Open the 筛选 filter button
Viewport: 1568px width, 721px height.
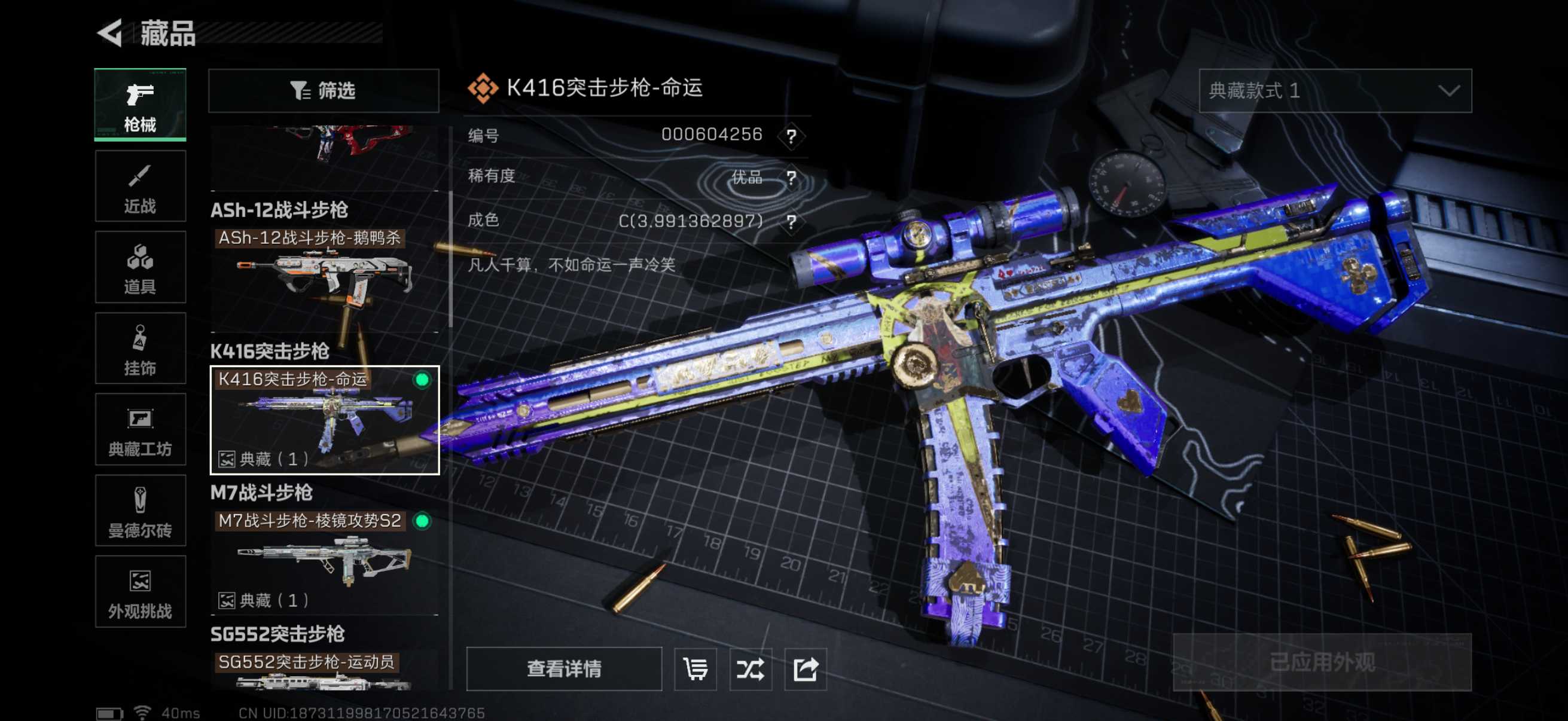[x=323, y=91]
